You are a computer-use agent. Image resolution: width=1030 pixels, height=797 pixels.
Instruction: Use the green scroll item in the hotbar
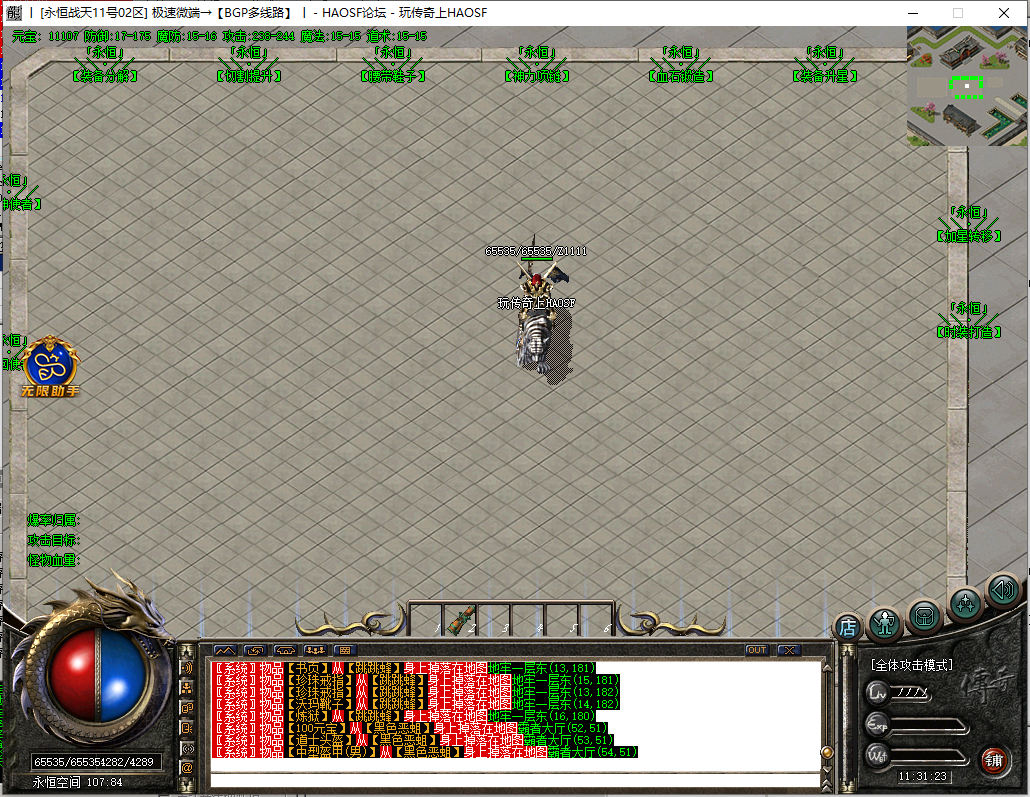click(x=463, y=619)
